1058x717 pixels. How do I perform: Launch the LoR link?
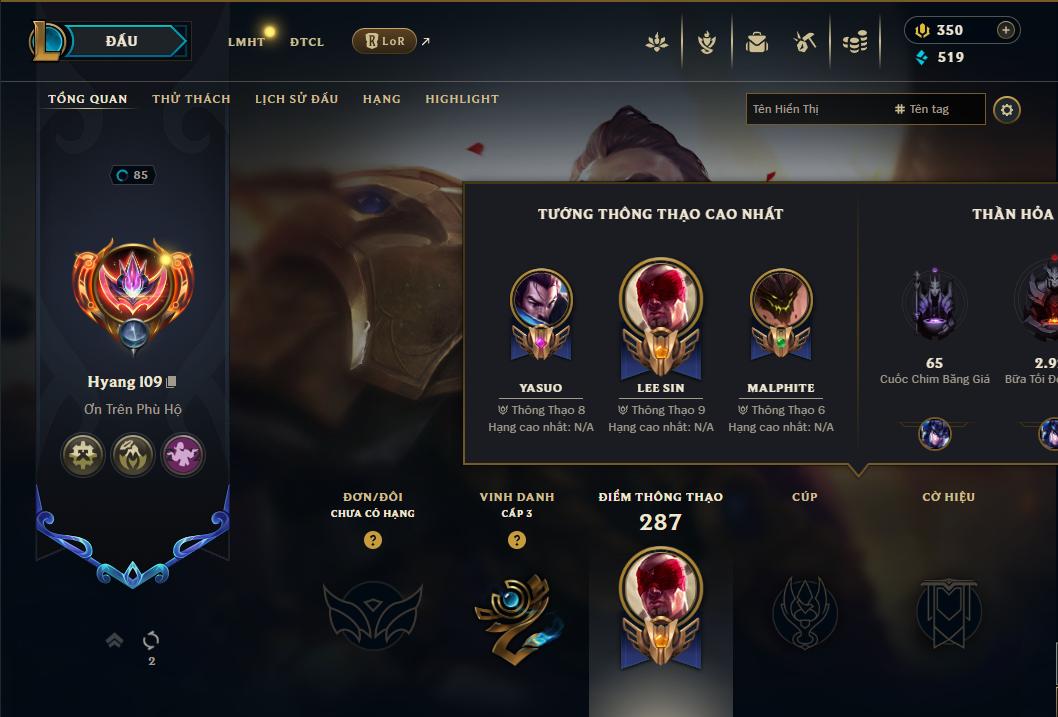pos(385,41)
